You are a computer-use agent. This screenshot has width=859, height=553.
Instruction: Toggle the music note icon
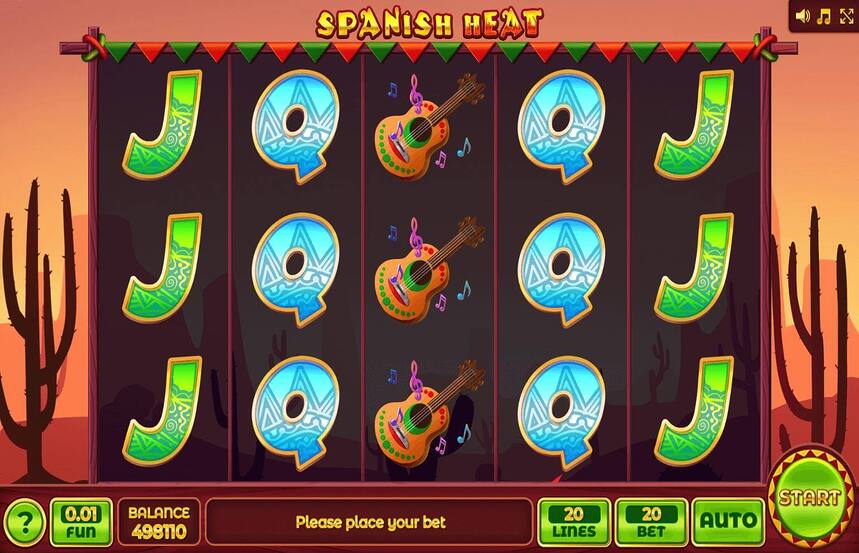[824, 16]
